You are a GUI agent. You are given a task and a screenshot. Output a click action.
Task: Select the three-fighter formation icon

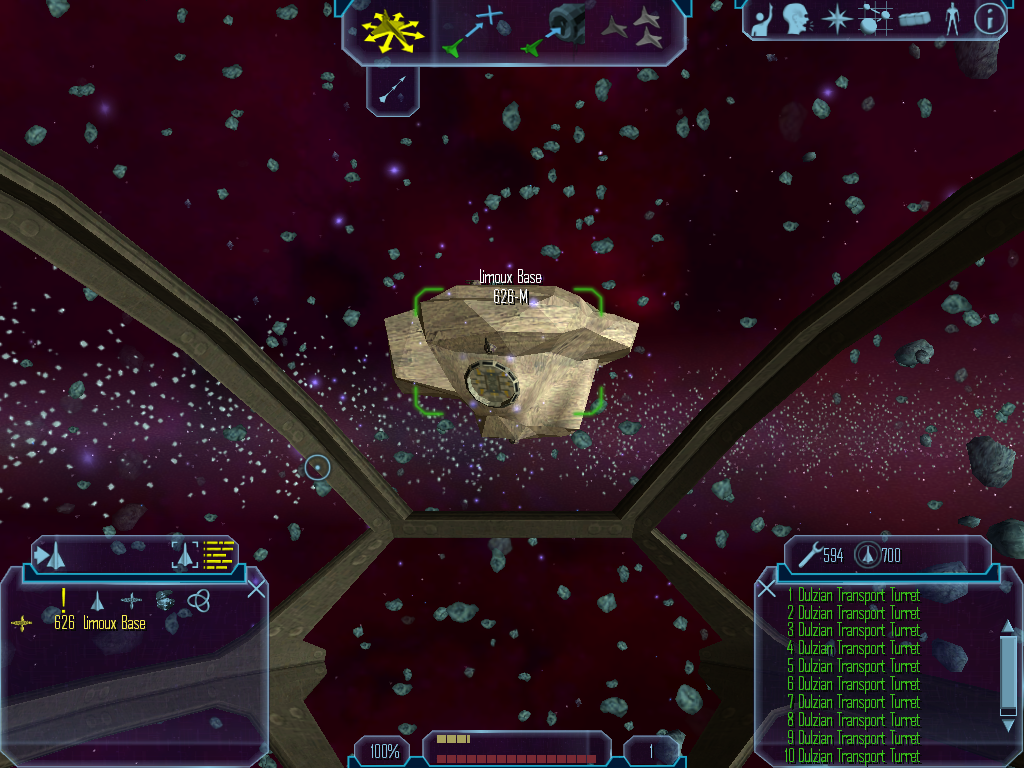(x=635, y=28)
